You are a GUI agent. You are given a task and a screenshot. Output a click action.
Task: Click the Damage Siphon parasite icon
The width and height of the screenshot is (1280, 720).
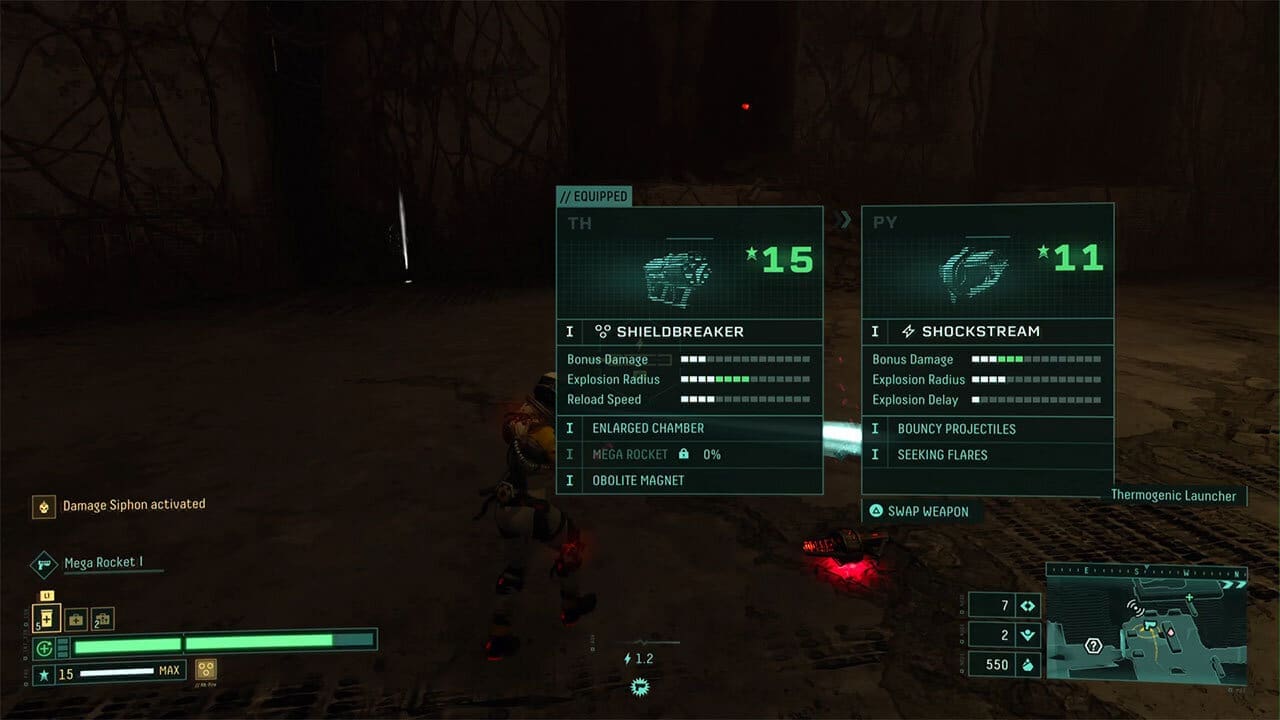pyautogui.click(x=42, y=505)
